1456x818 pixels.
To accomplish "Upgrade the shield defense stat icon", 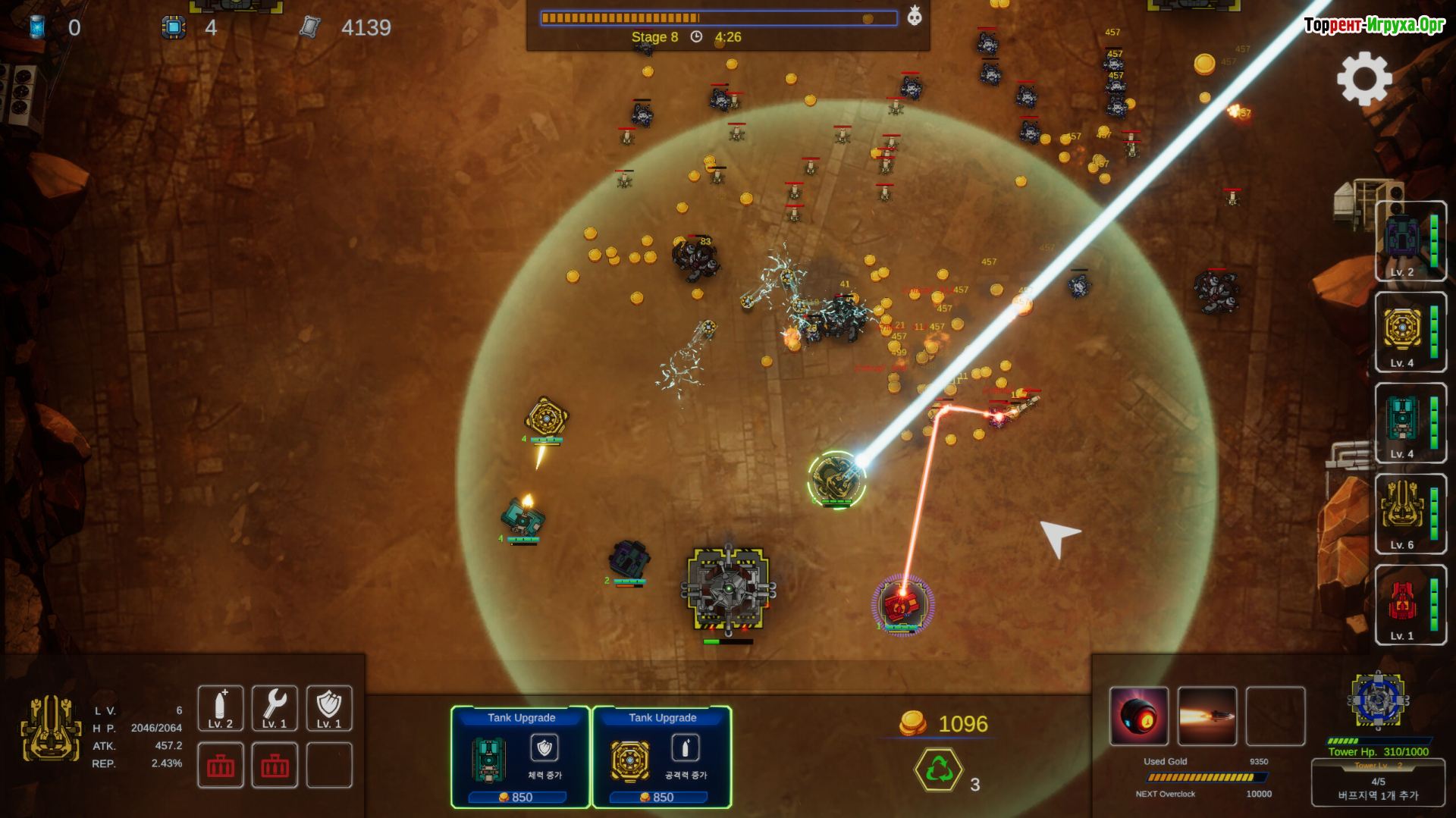I will [x=329, y=708].
